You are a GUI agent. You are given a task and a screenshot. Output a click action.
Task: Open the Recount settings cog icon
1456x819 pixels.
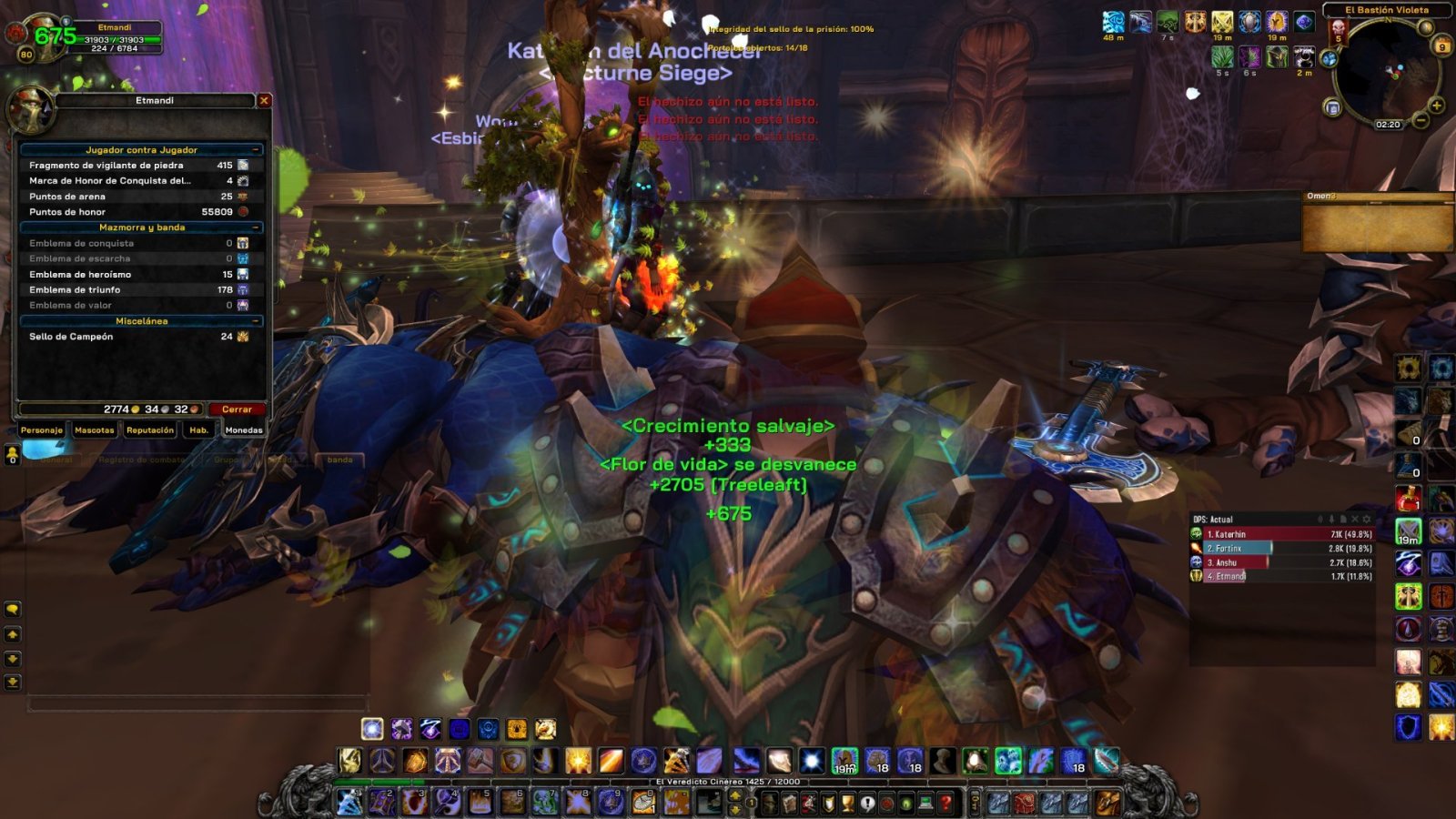(1366, 519)
